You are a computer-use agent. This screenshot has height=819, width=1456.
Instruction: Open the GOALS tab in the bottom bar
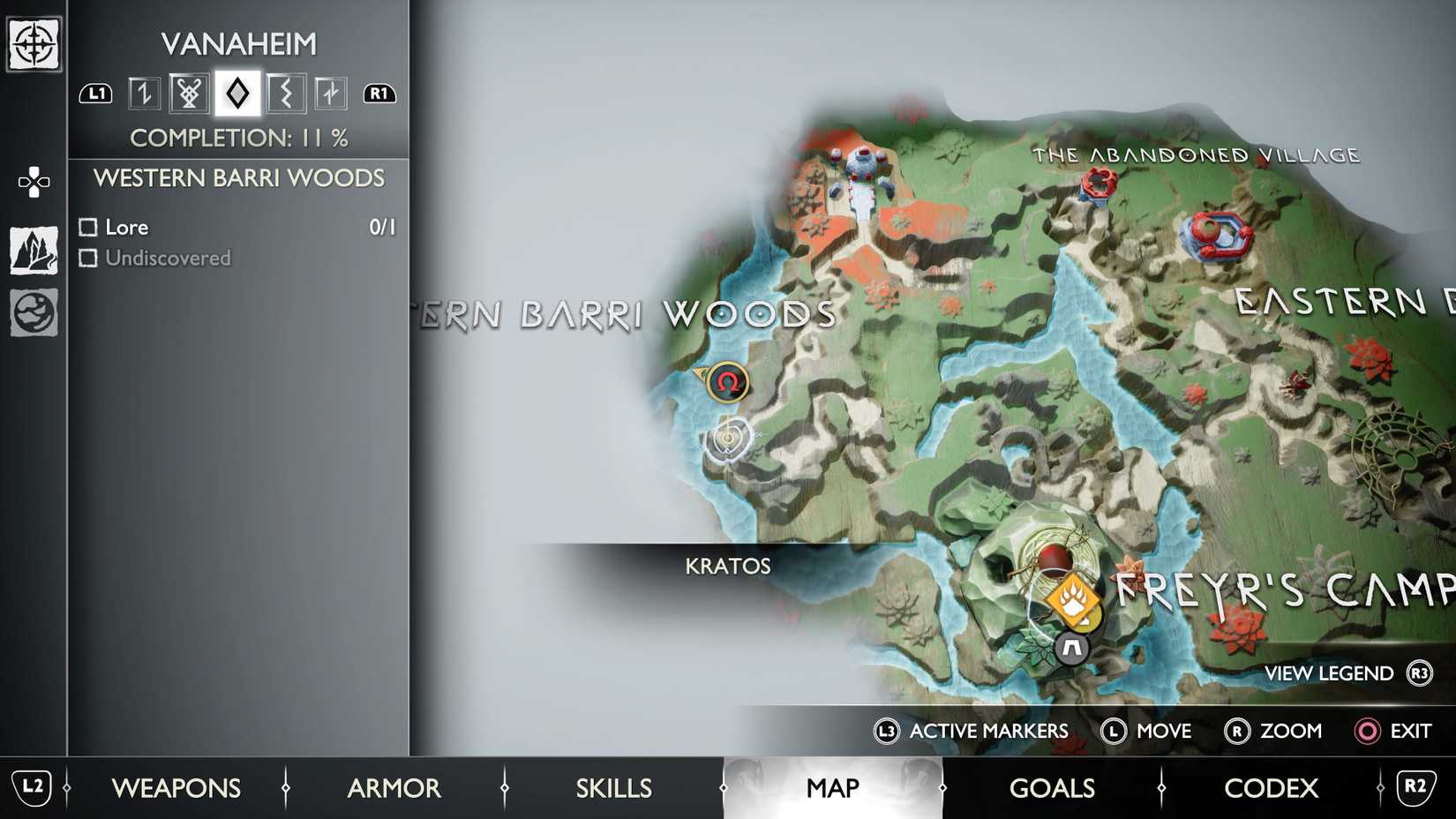(1052, 788)
